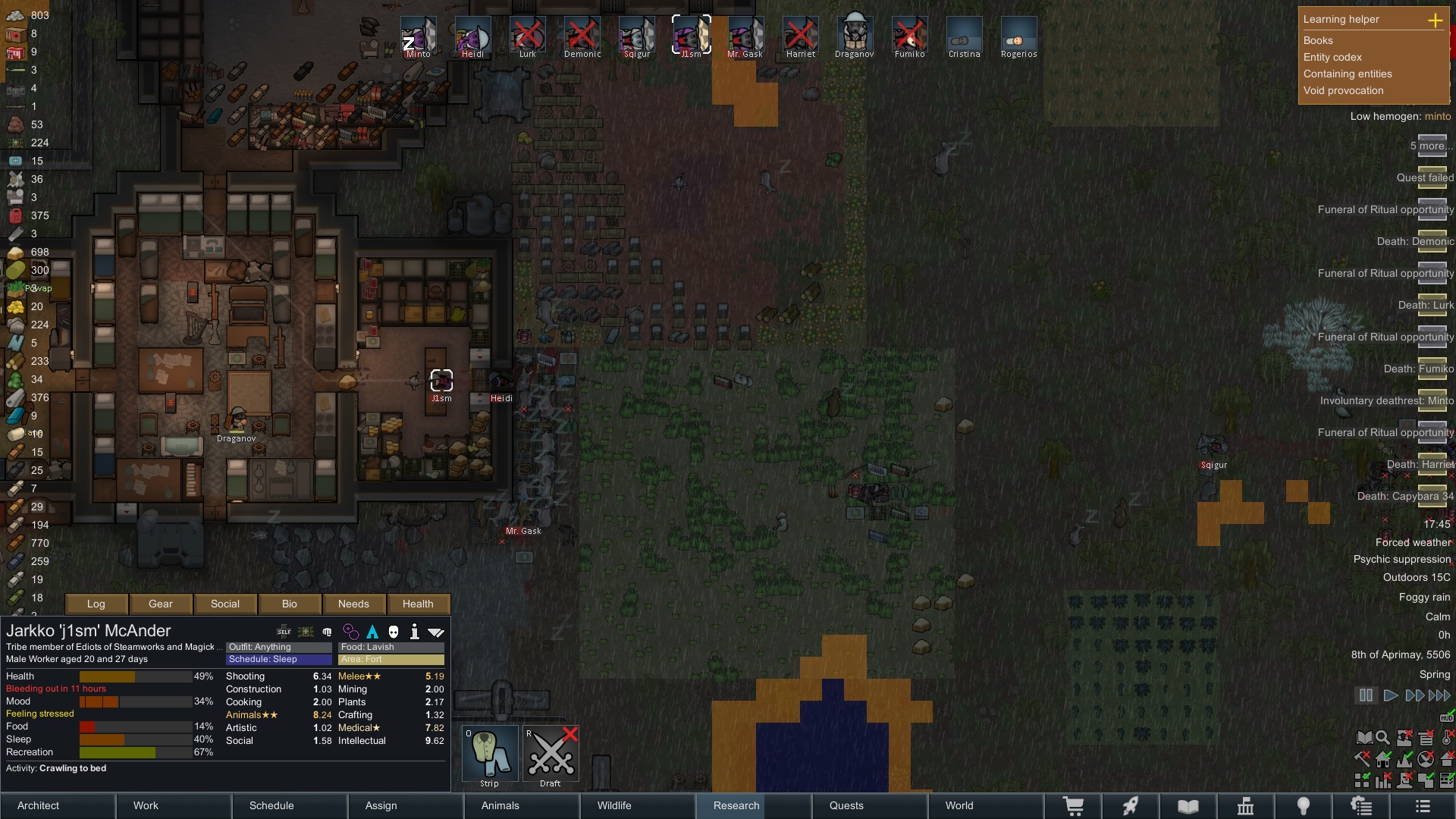Open the Research menu

pyautogui.click(x=736, y=805)
